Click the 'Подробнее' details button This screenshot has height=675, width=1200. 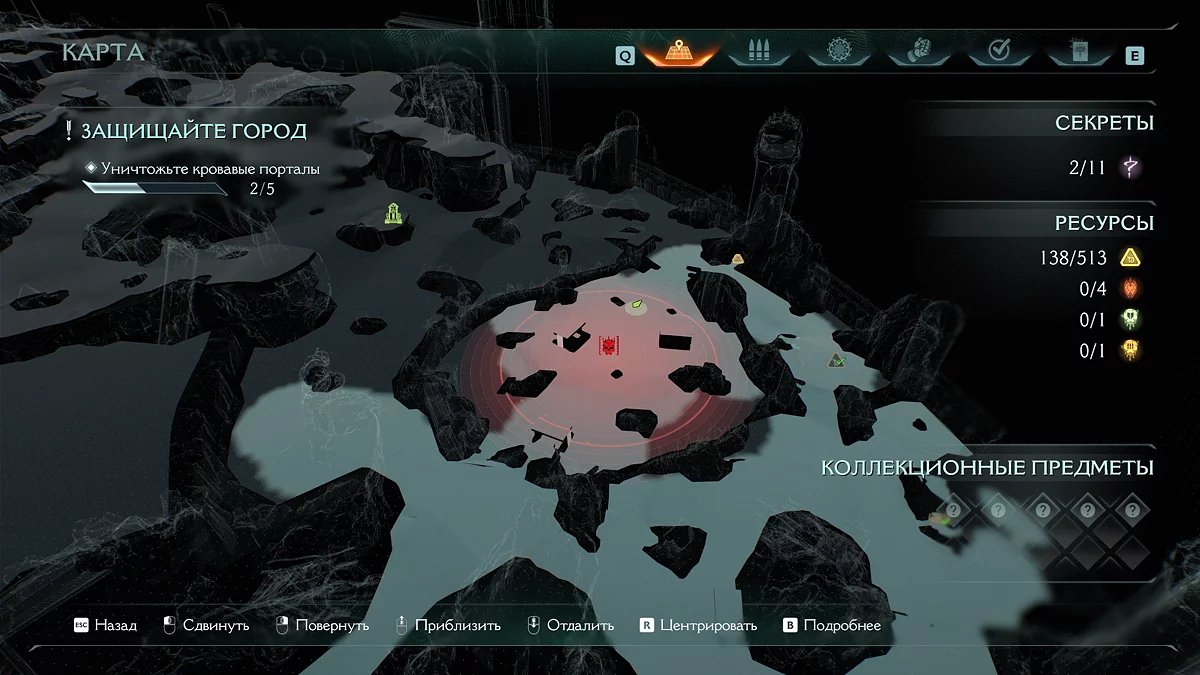832,625
